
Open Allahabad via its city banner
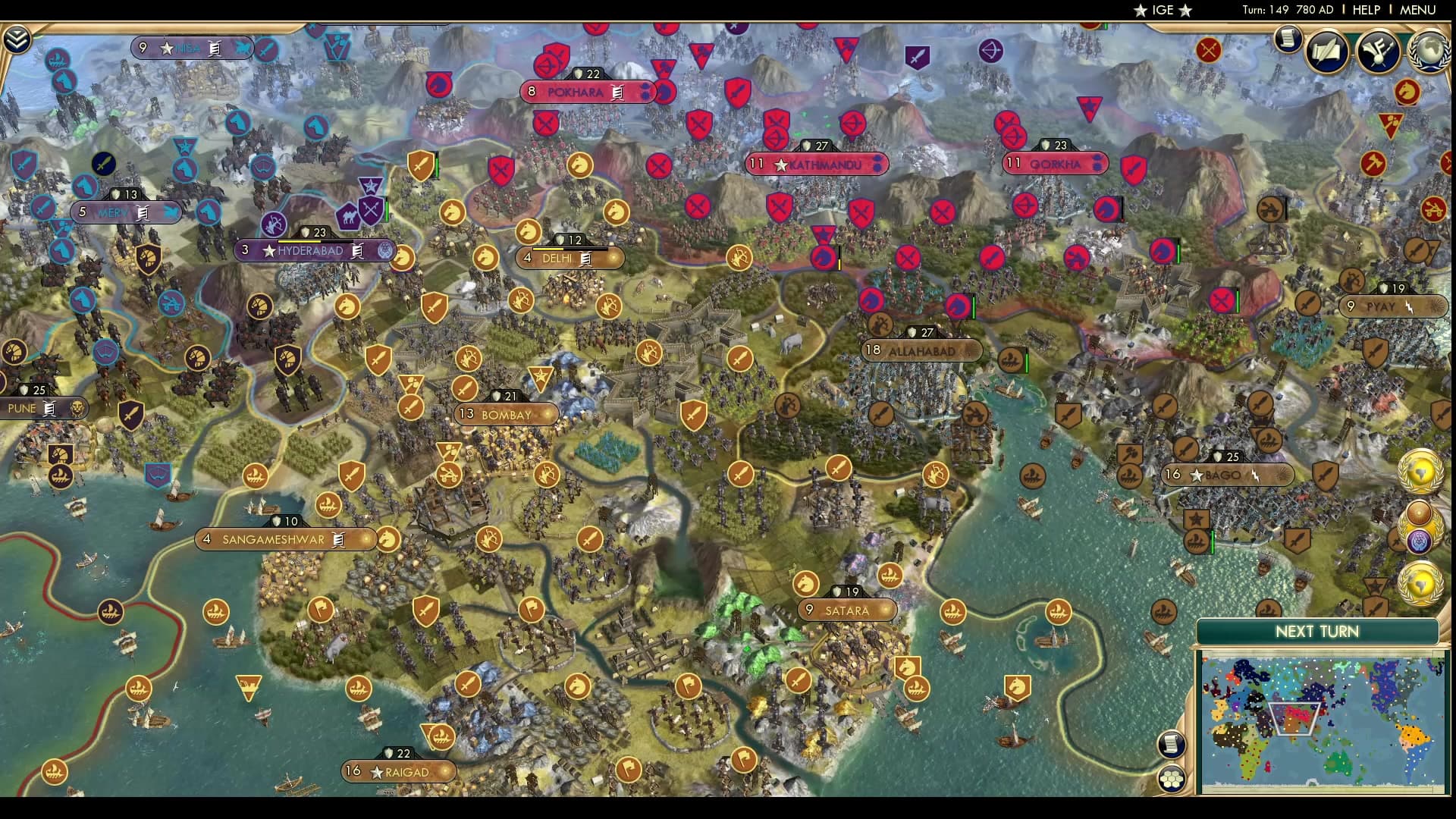coord(920,350)
